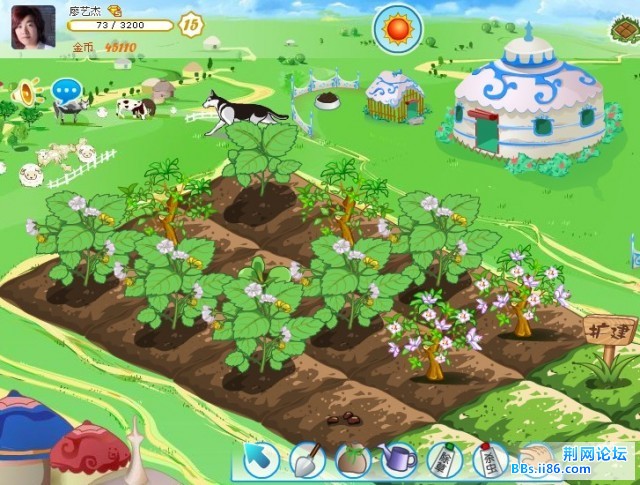Choose the harvest hand tool
This screenshot has width=640, height=485.
(x=536, y=458)
